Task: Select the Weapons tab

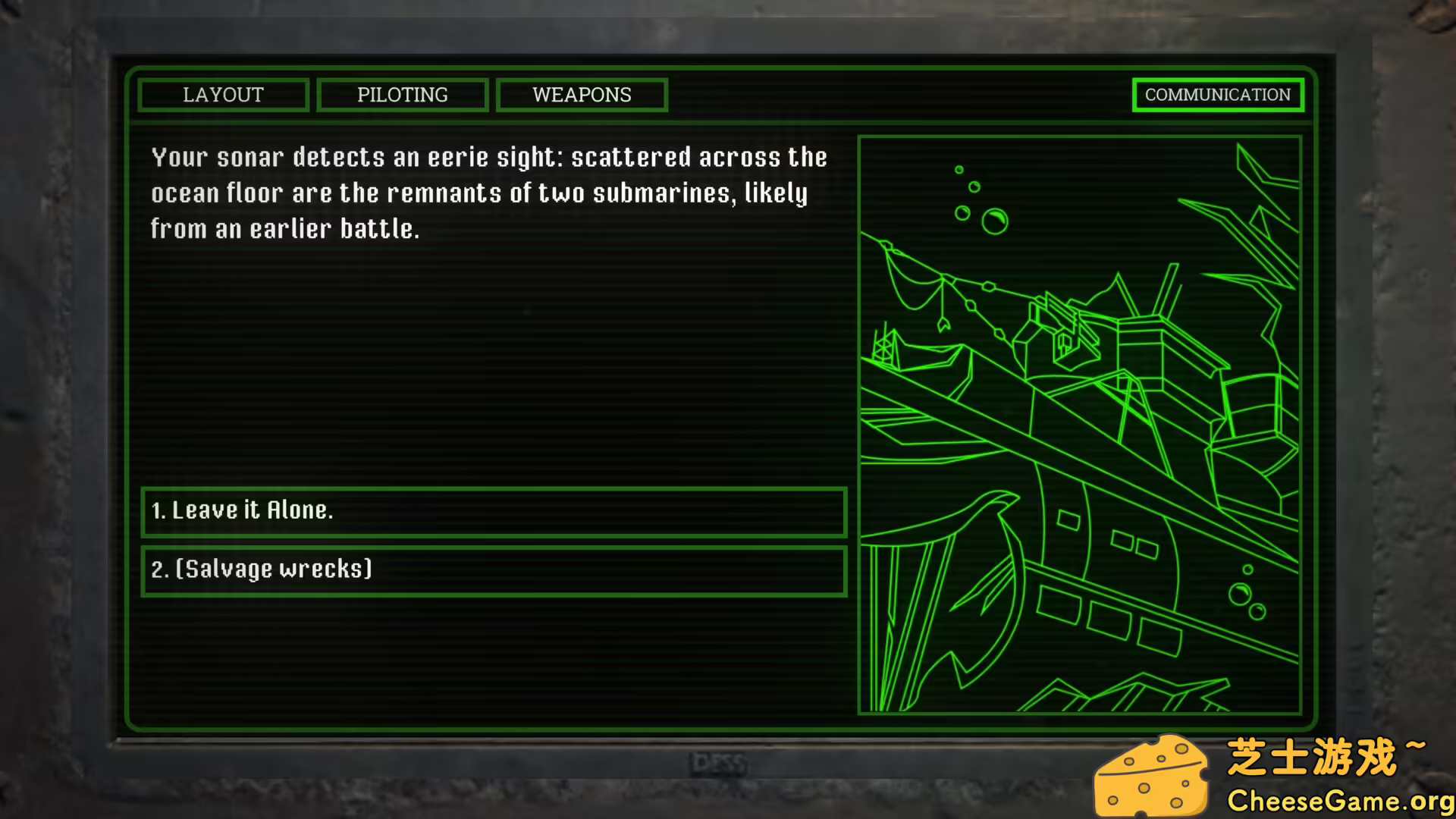Action: (x=582, y=95)
